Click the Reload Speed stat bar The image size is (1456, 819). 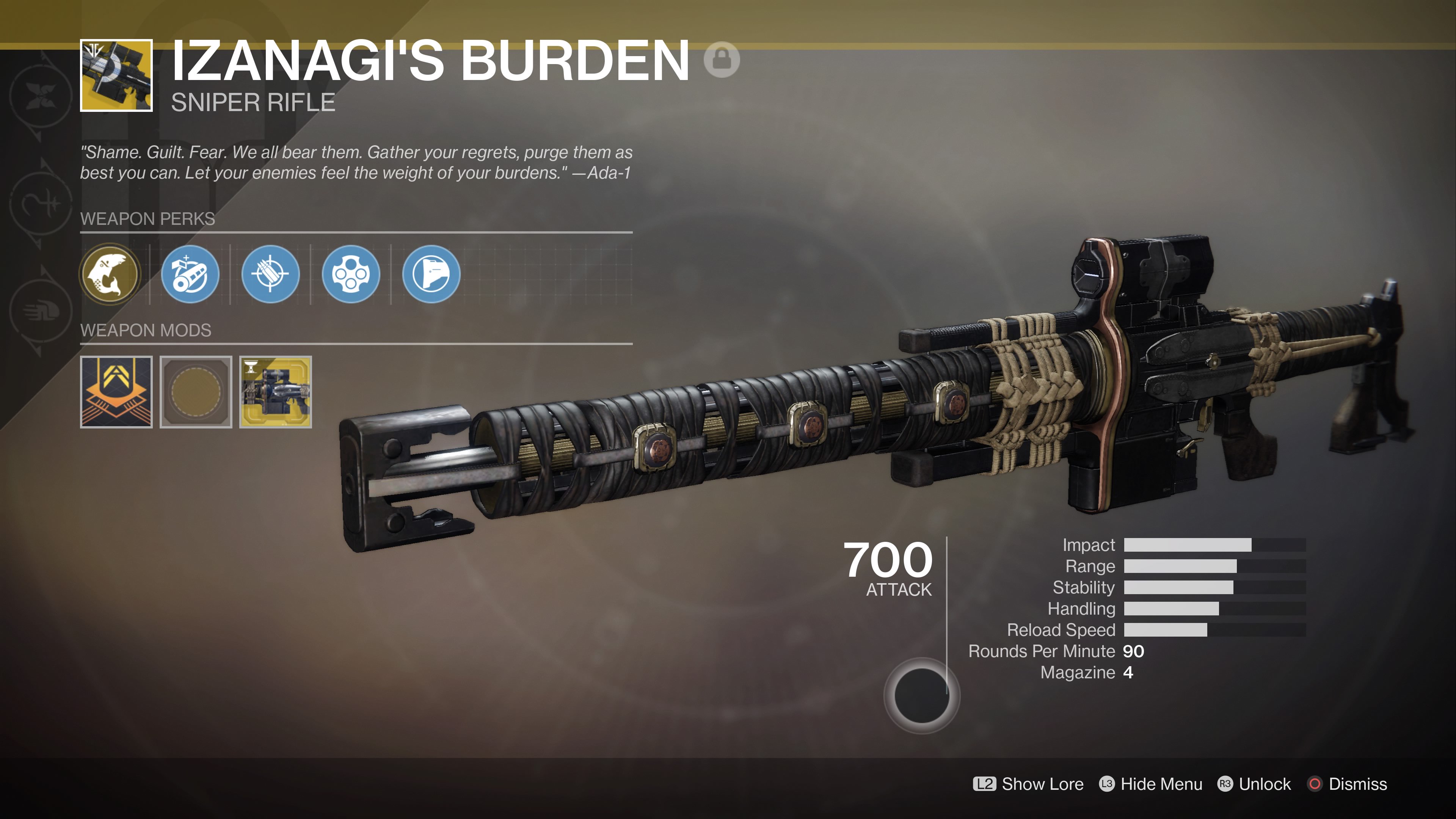pos(1187,630)
